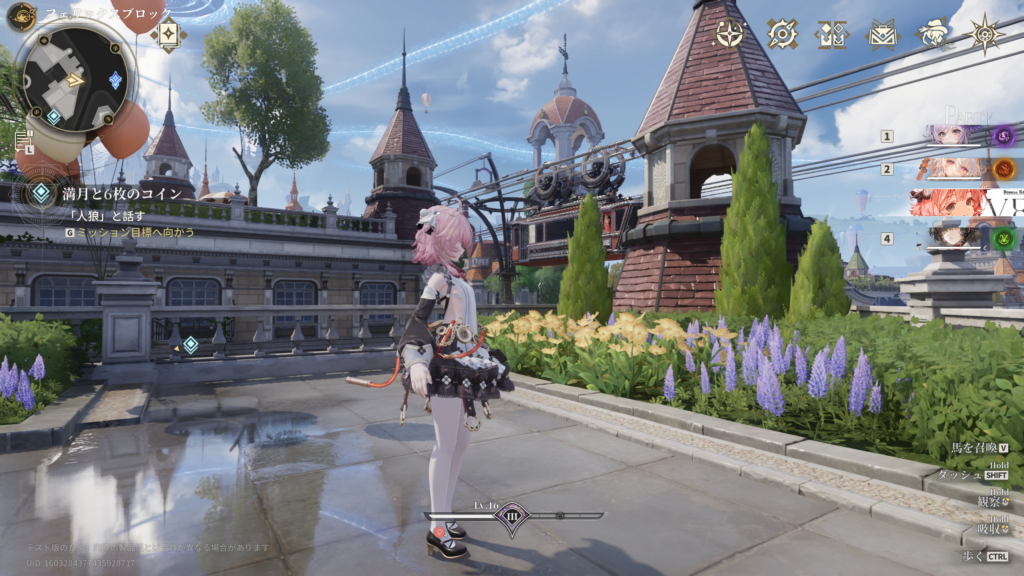Click the round emblem icon above the minimap
The height and width of the screenshot is (576, 1024).
point(21,16)
